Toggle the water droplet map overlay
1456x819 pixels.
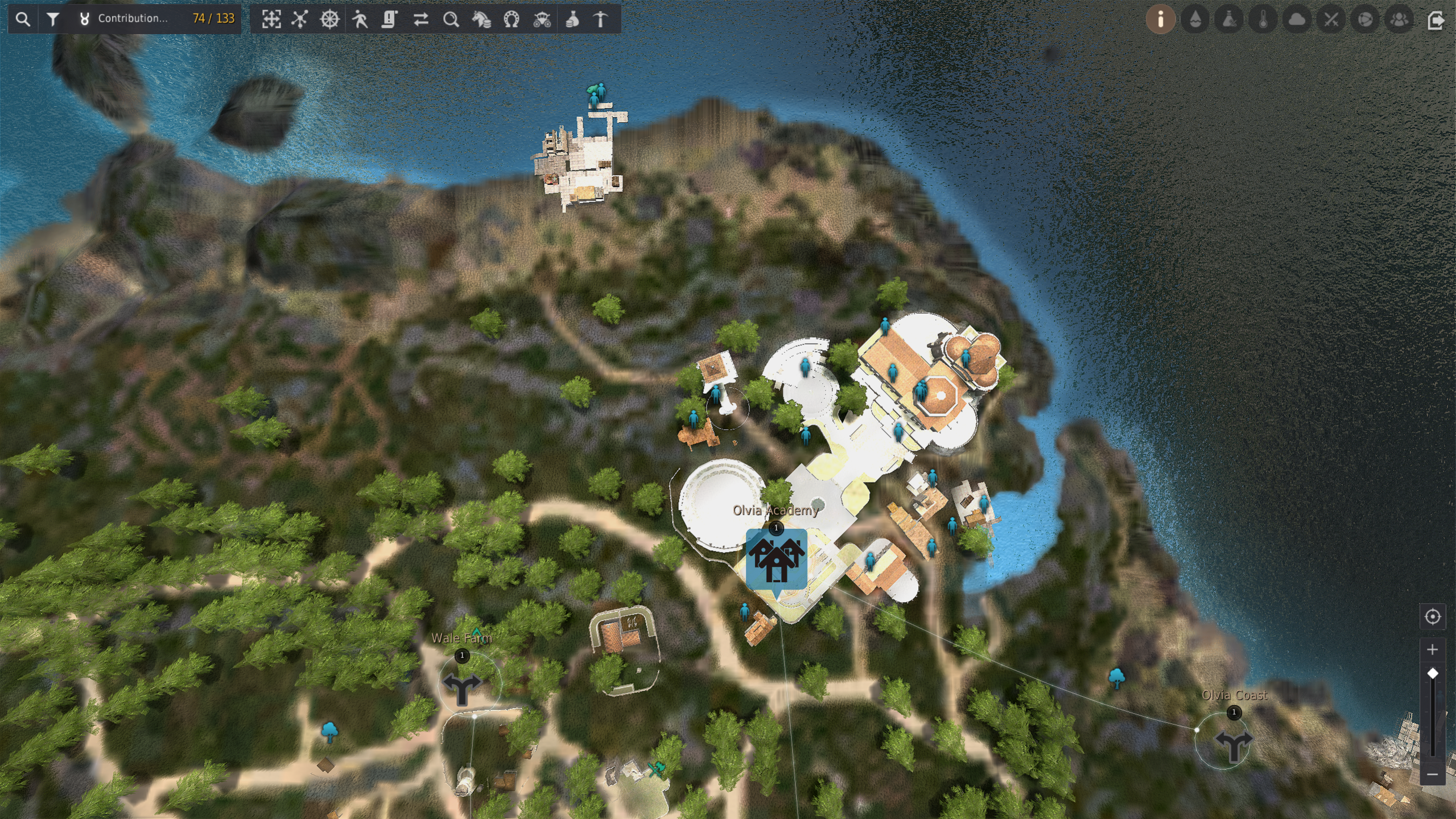pyautogui.click(x=1195, y=19)
